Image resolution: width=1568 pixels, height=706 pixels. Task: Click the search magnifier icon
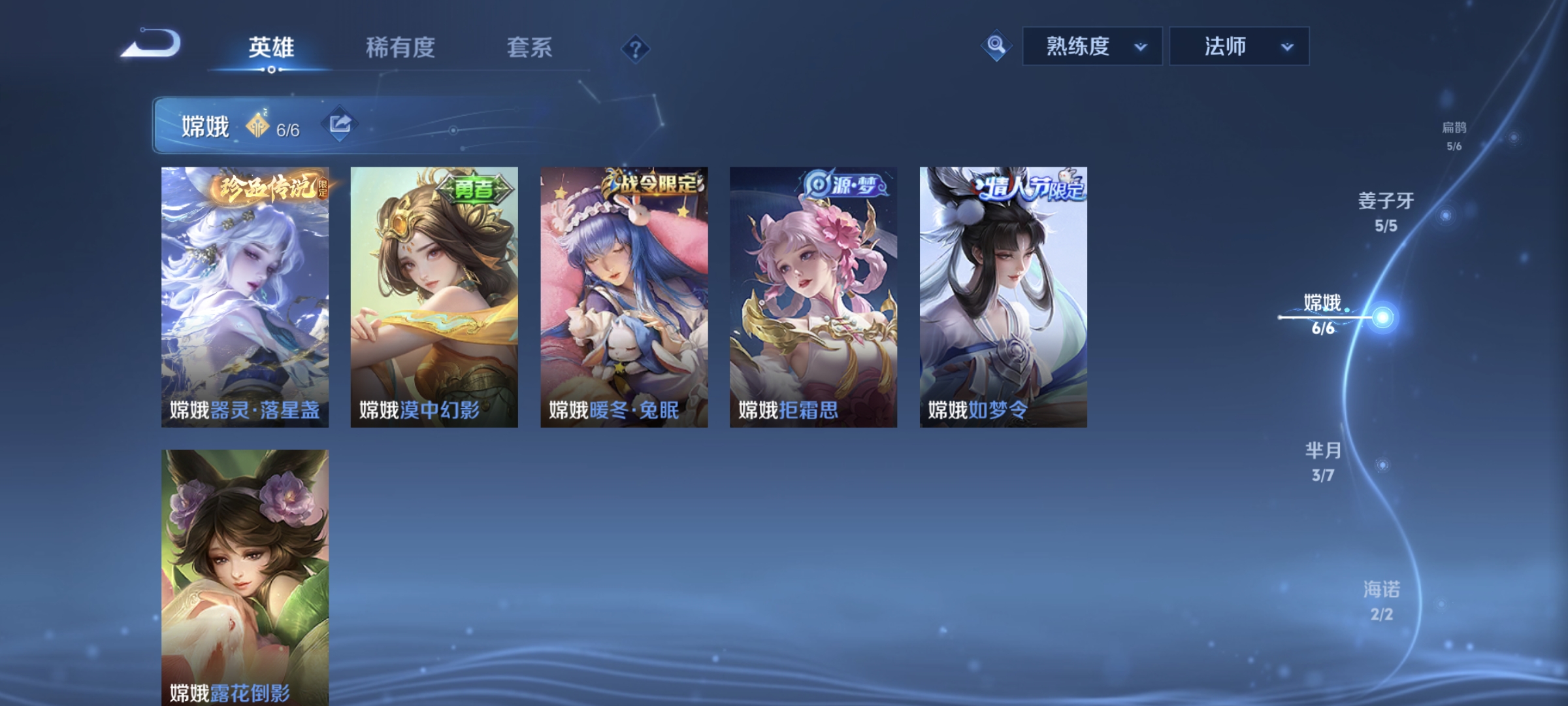pyautogui.click(x=995, y=46)
